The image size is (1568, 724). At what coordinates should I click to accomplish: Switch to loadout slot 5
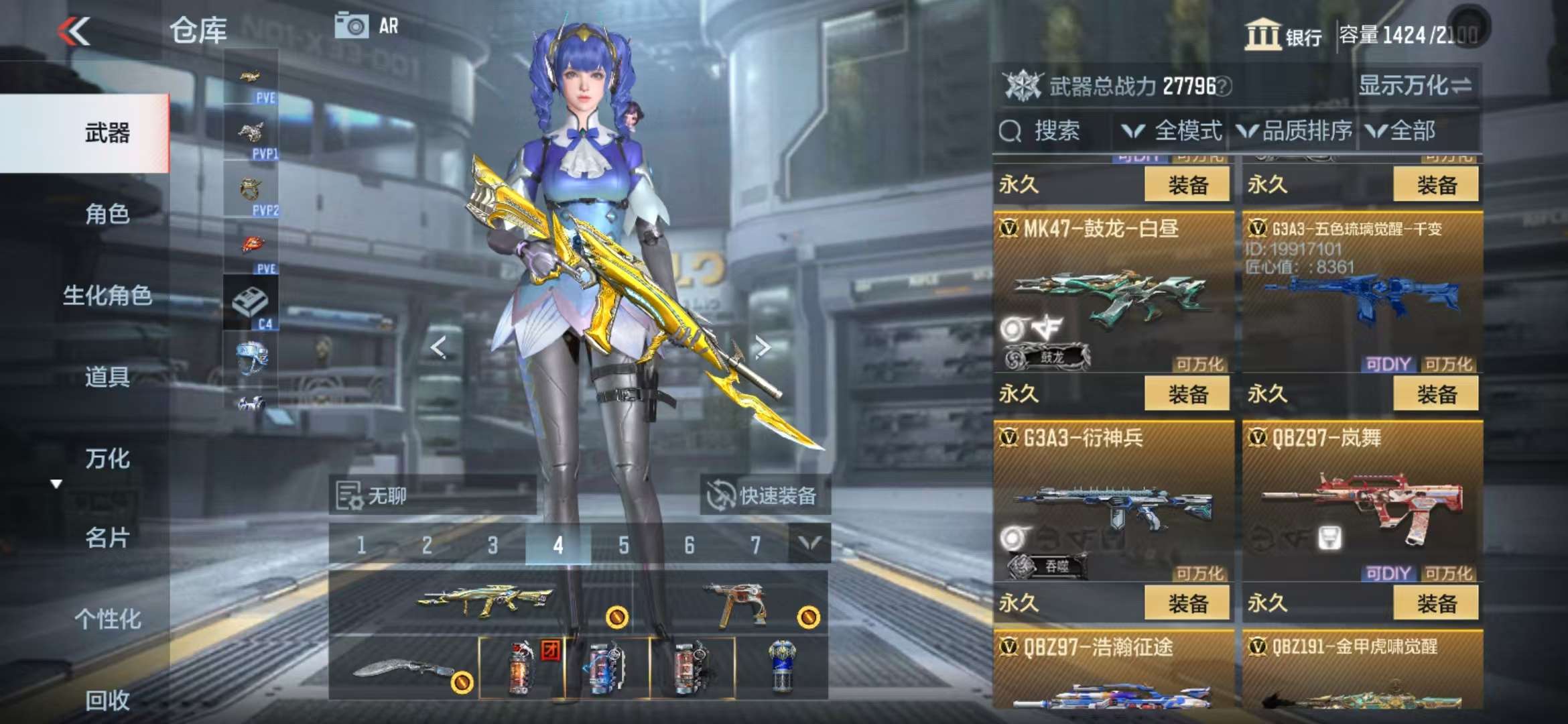pyautogui.click(x=623, y=545)
